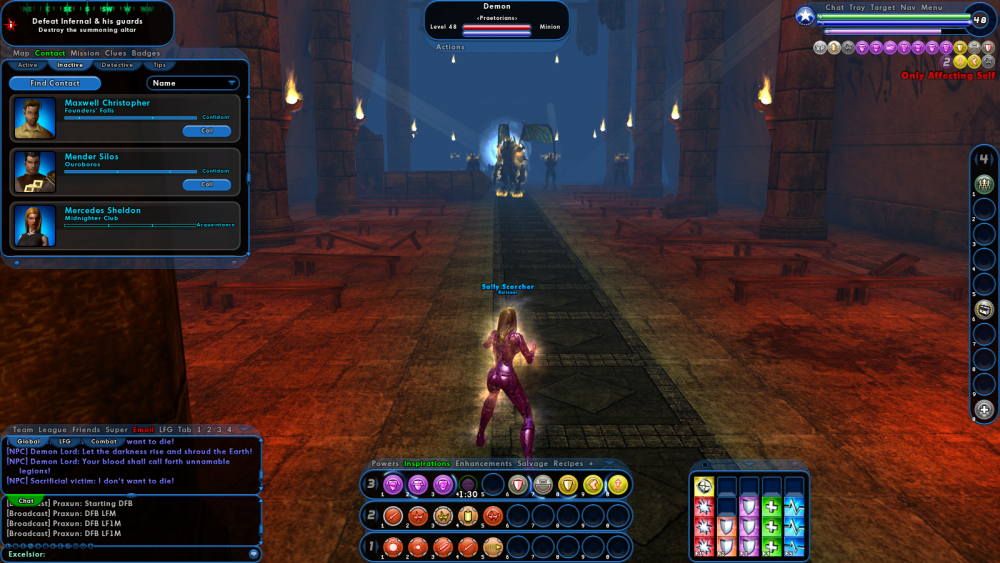
Task: Switch to the Active contacts tab
Action: (27, 65)
